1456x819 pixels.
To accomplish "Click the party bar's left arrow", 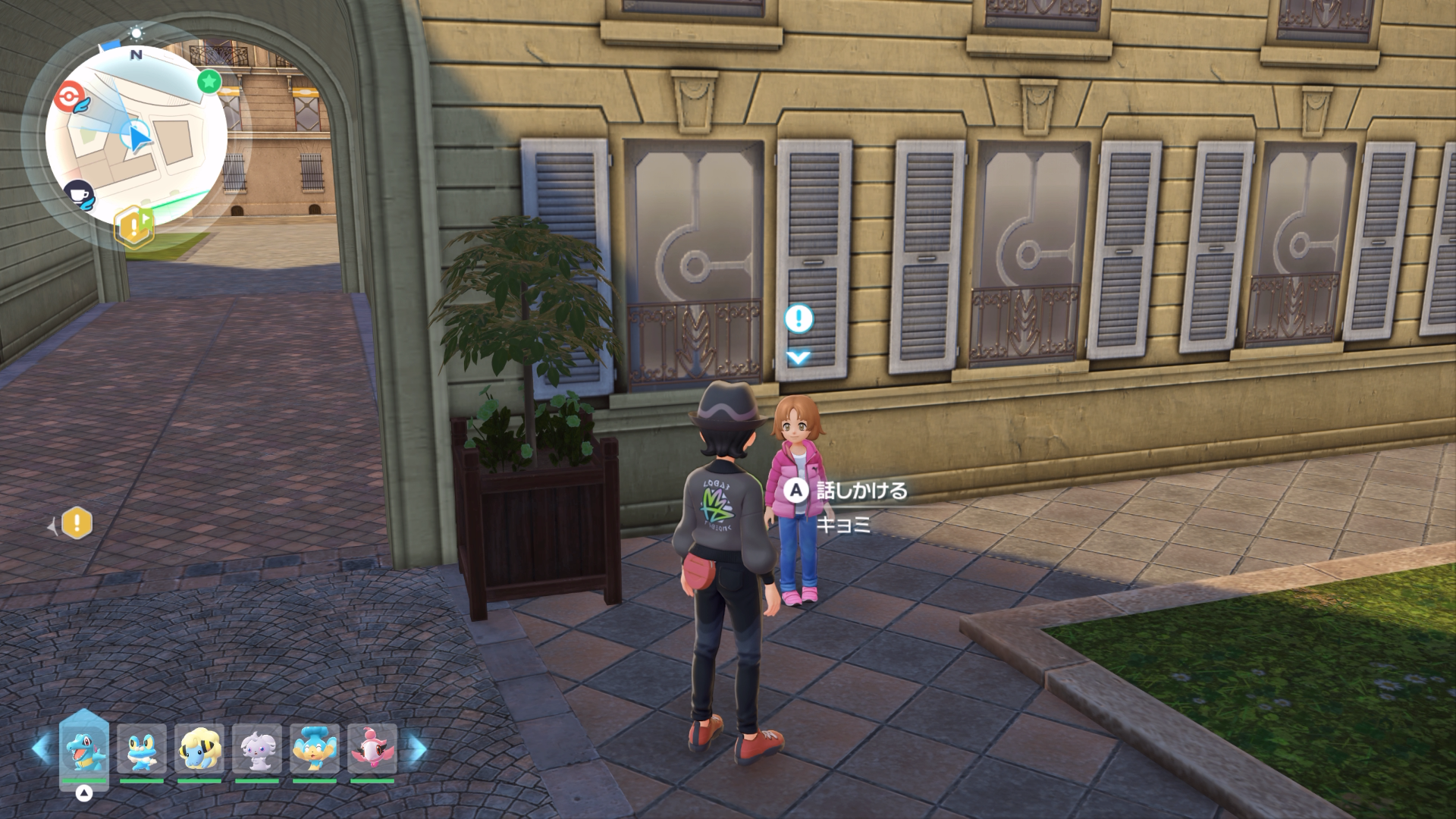I will coord(41,747).
